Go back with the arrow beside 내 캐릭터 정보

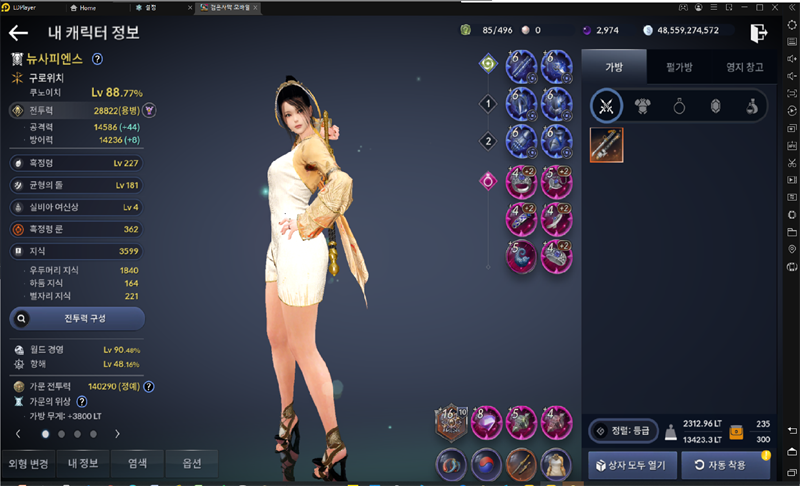(18, 32)
